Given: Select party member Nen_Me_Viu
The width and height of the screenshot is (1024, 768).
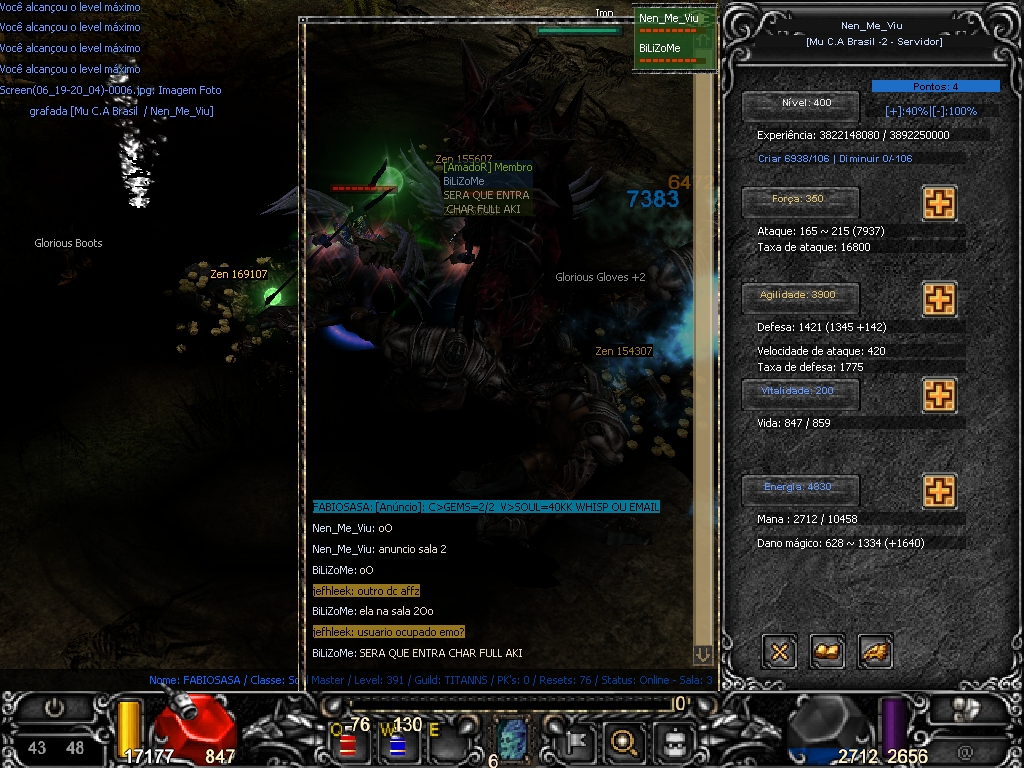Looking at the screenshot, I should [669, 18].
